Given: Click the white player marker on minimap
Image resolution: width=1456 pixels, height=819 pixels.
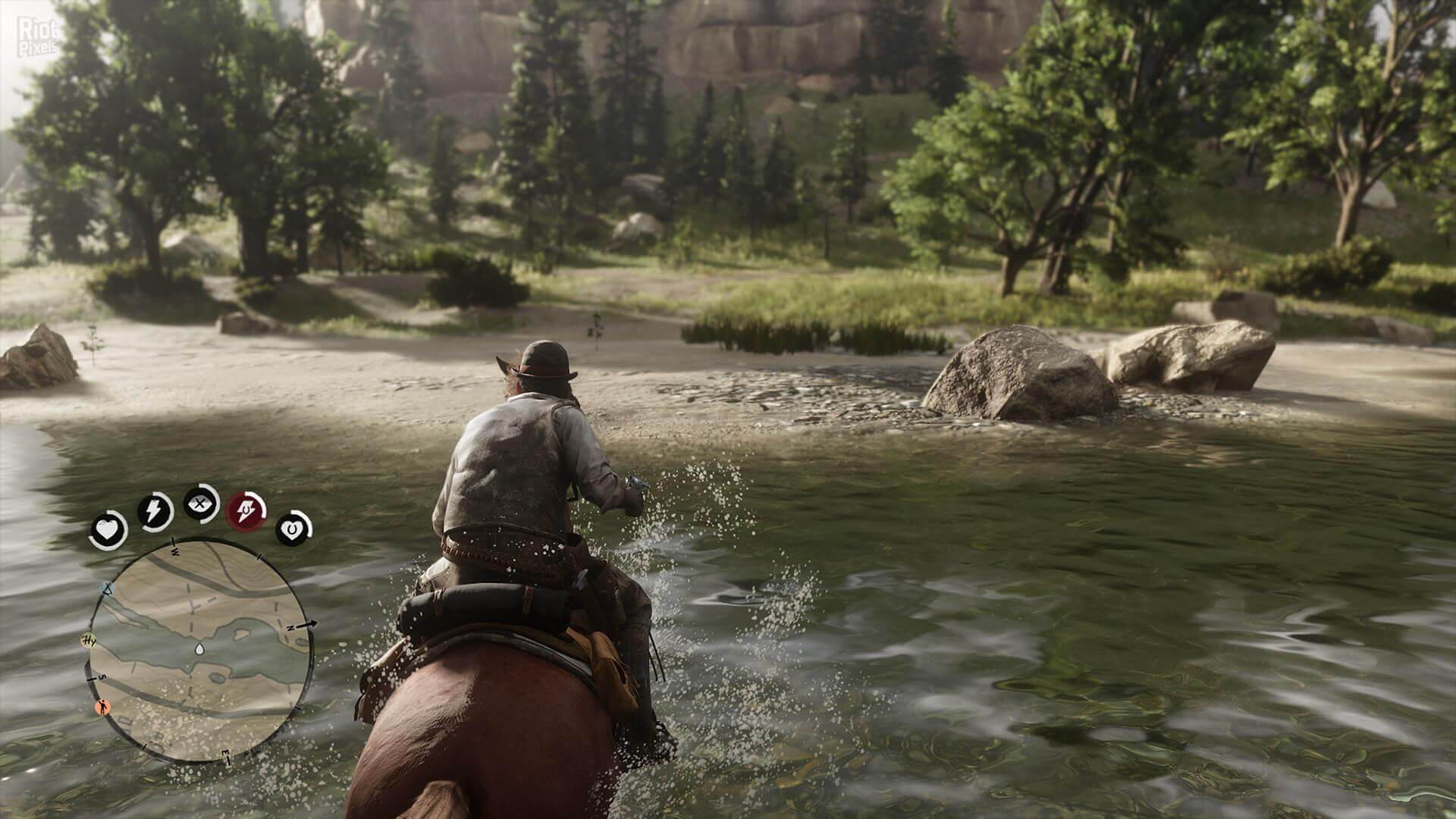Looking at the screenshot, I should coord(199,648).
